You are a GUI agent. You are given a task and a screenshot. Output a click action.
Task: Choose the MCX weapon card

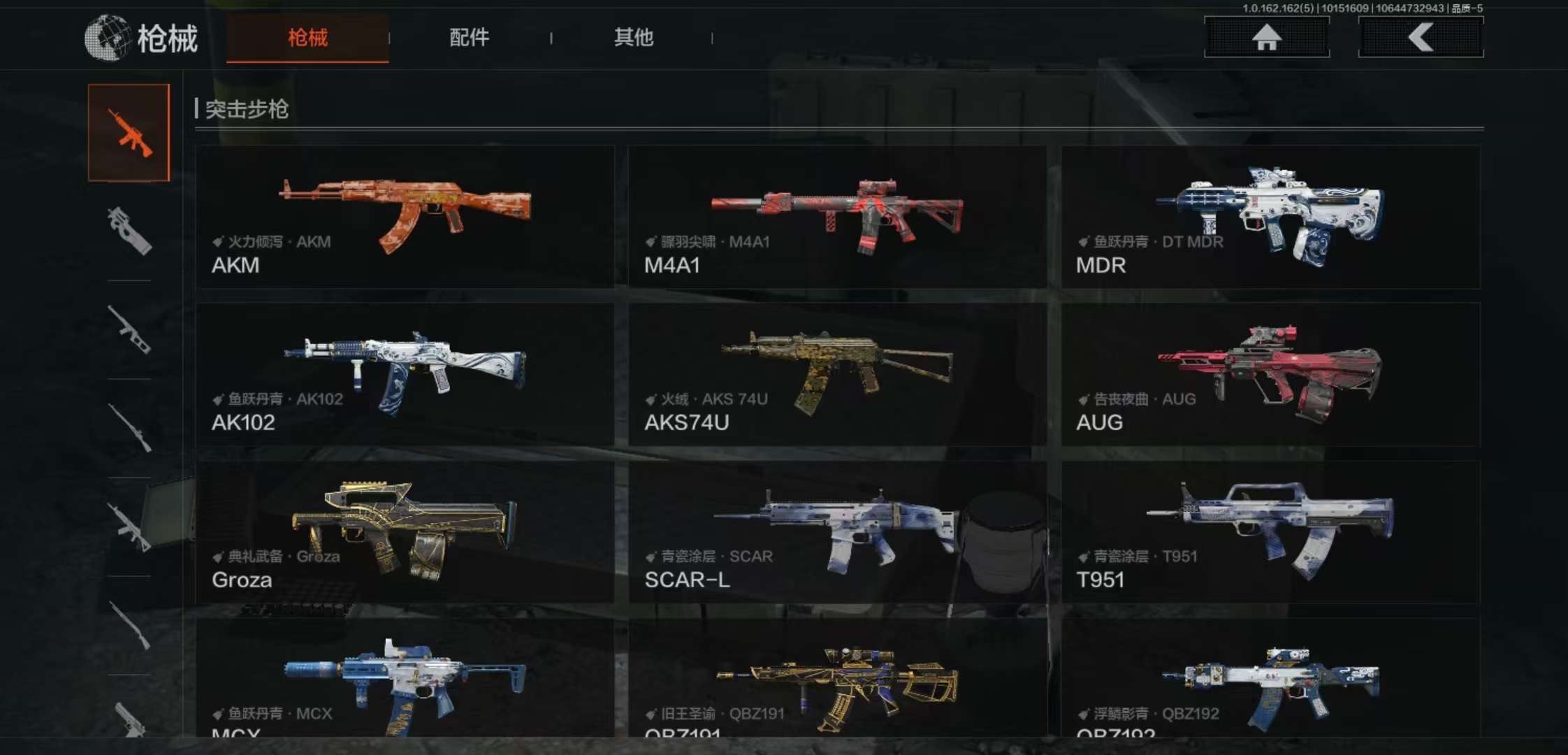405,678
